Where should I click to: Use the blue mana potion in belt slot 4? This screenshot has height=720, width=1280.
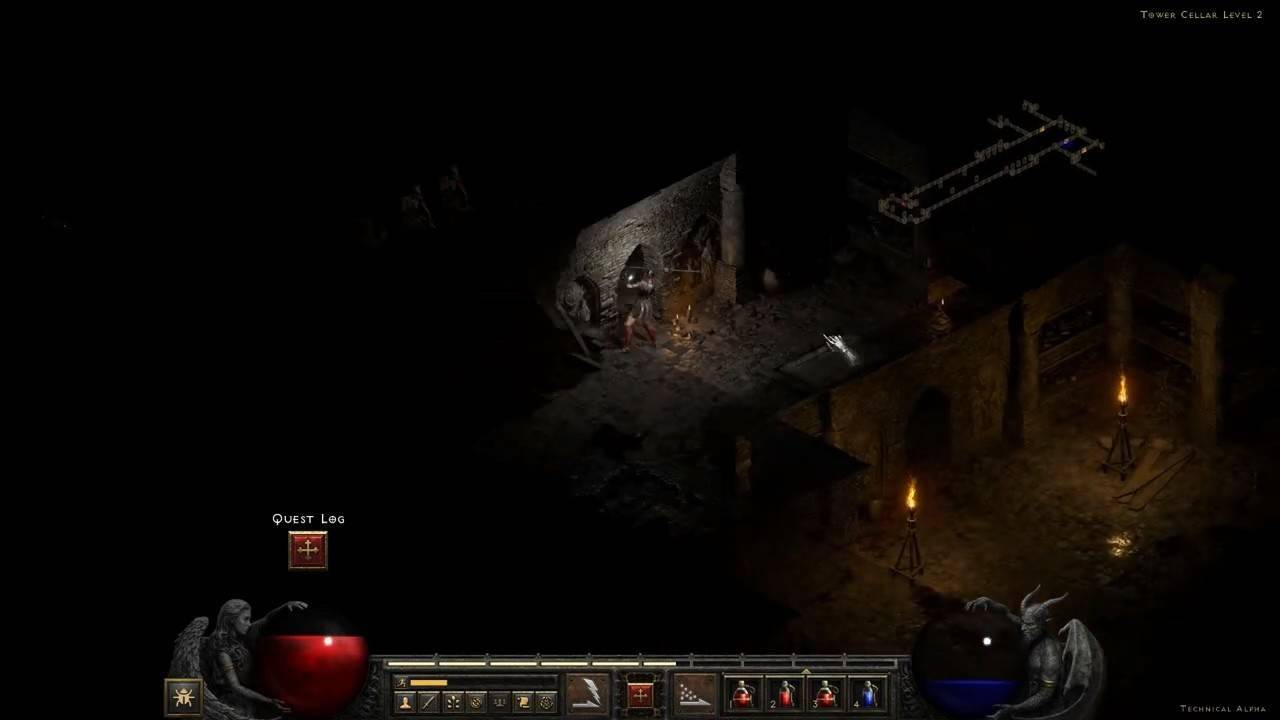tap(867, 694)
